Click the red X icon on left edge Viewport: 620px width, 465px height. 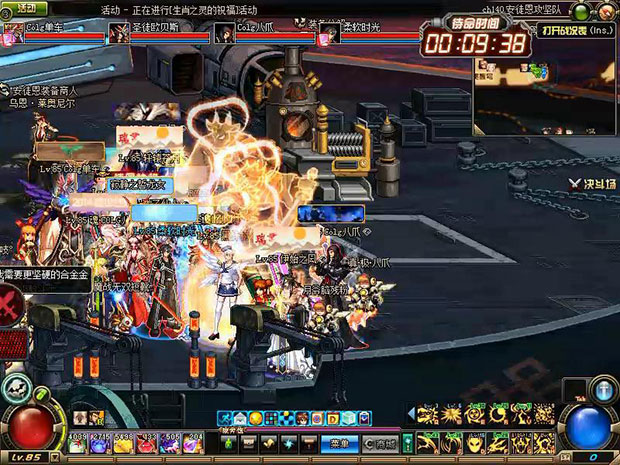click(10, 302)
